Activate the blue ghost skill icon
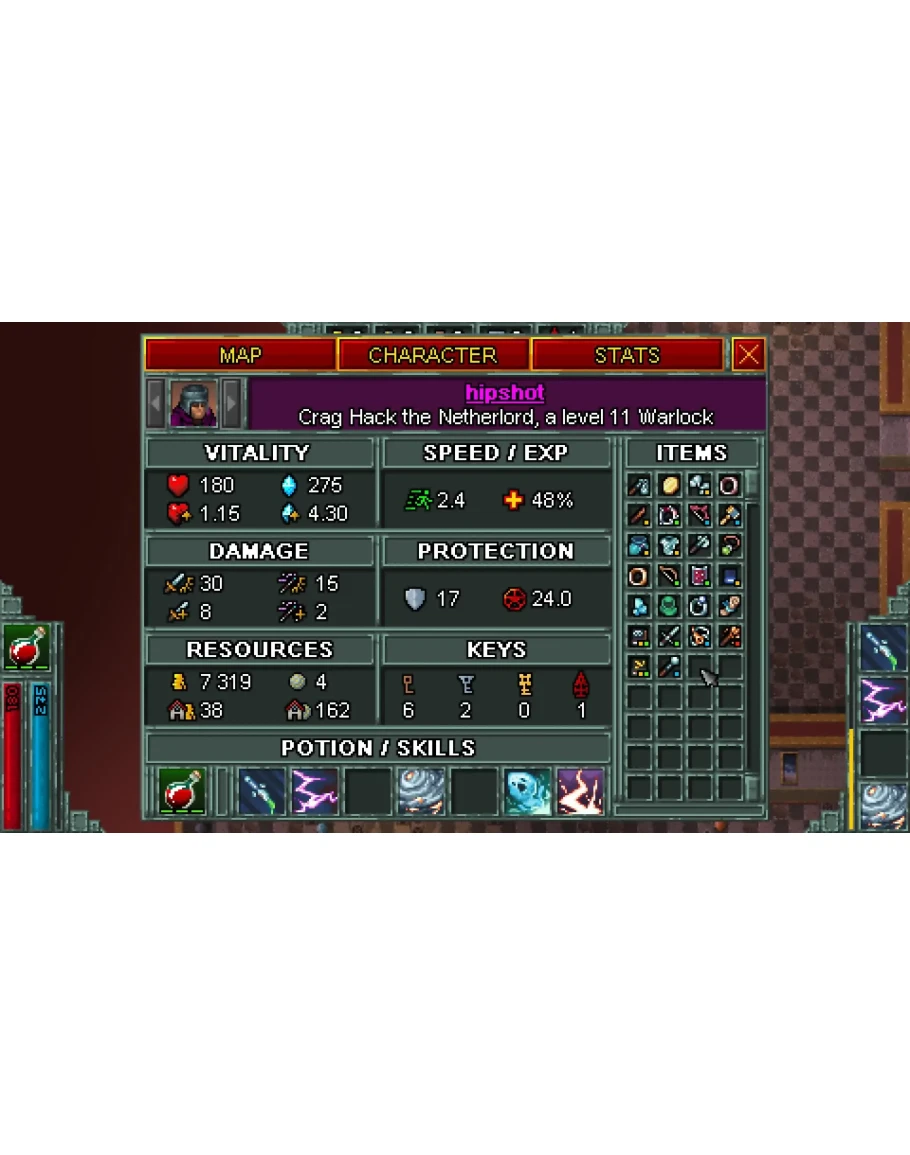Image resolution: width=910 pixels, height=1155 pixels. [527, 792]
